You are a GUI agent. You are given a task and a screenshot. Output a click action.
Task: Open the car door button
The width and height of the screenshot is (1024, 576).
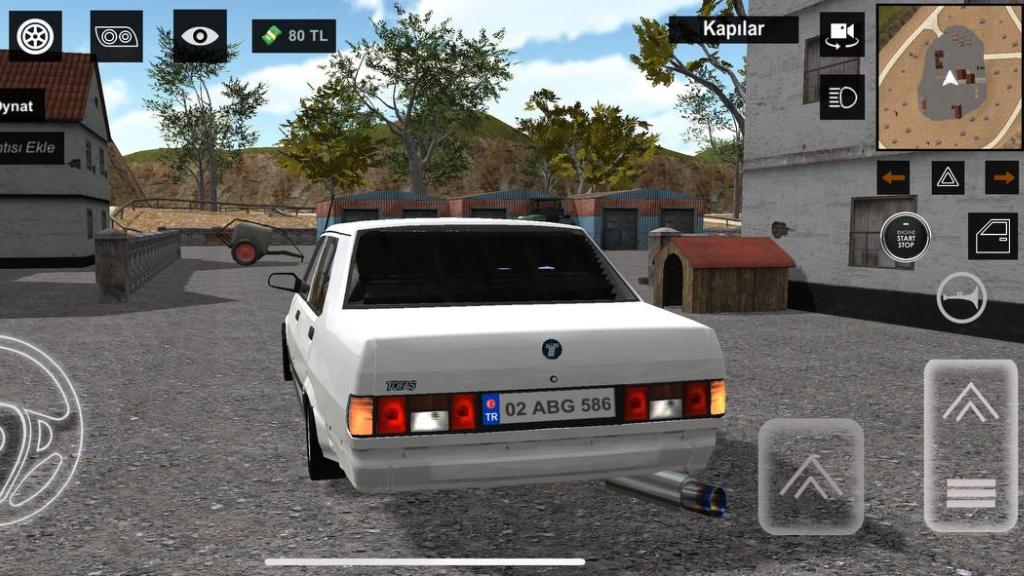coord(992,236)
